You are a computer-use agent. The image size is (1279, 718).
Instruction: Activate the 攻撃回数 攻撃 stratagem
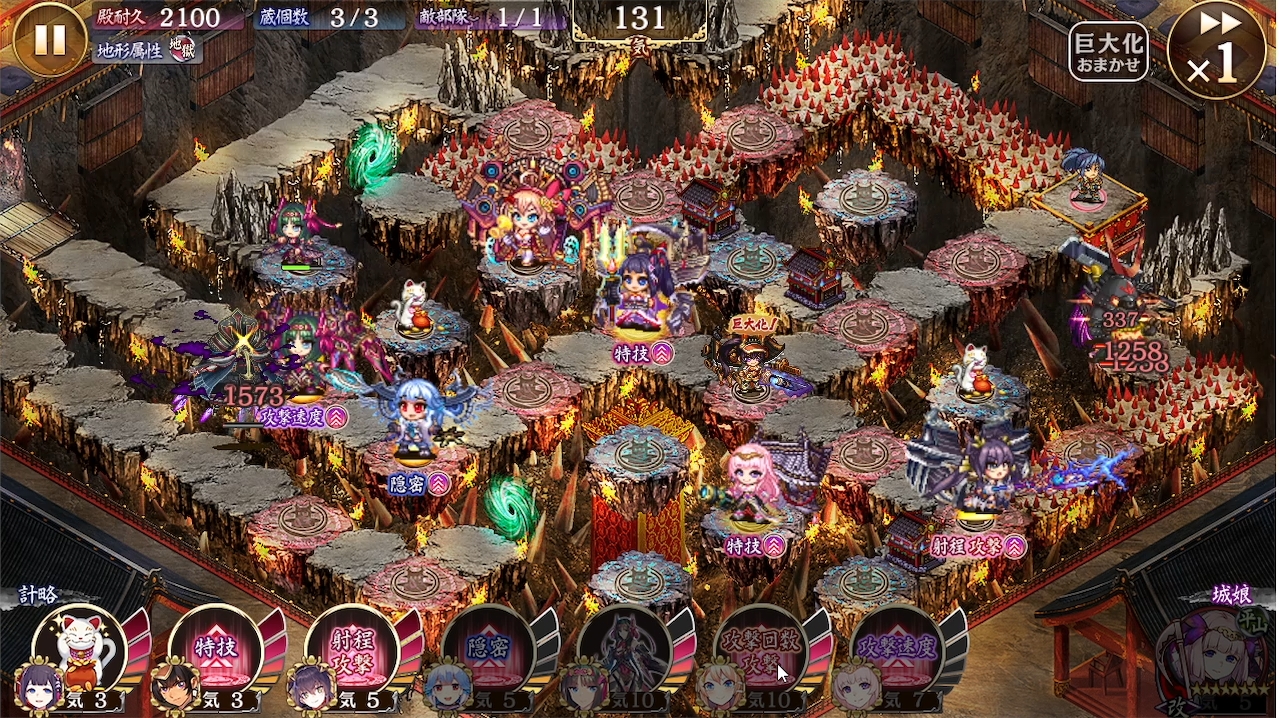pyautogui.click(x=760, y=650)
